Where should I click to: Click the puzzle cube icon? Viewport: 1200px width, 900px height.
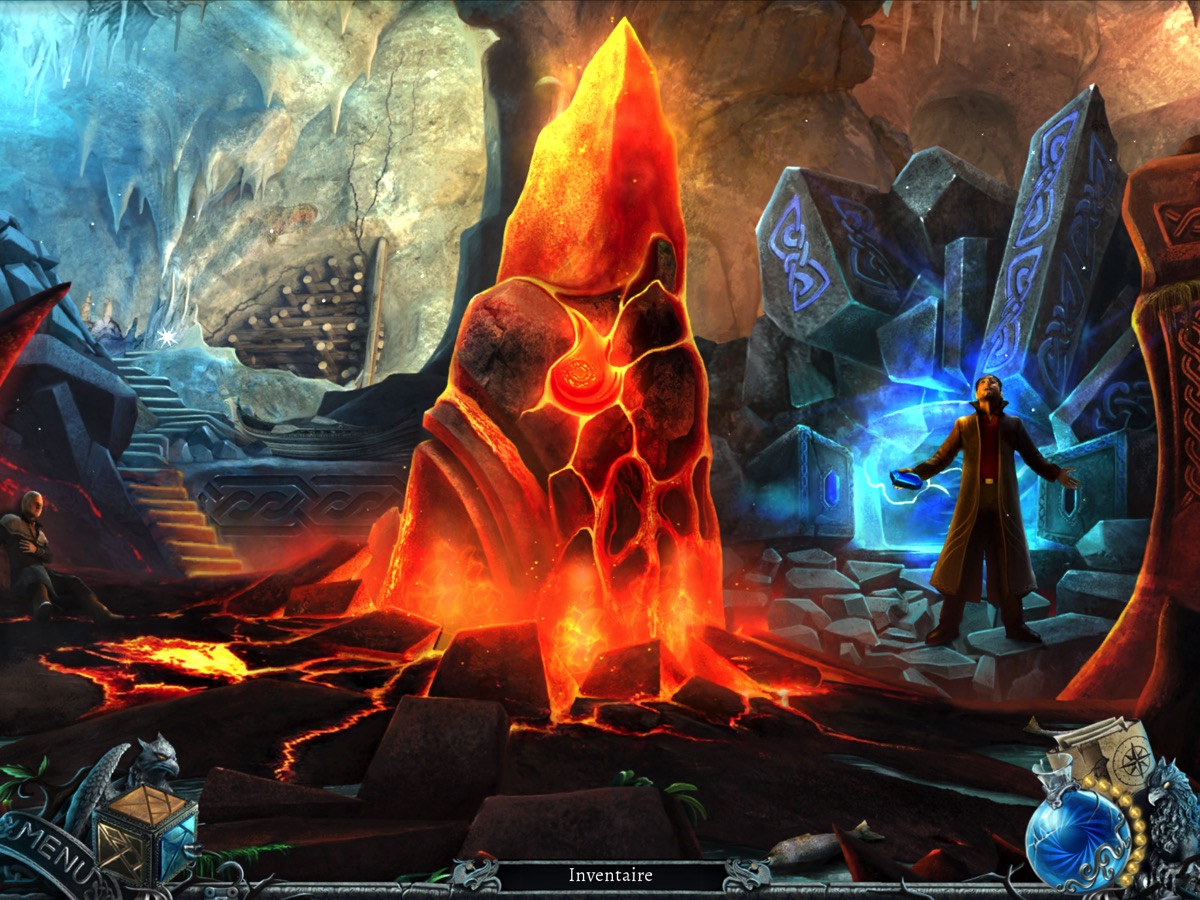tap(145, 832)
